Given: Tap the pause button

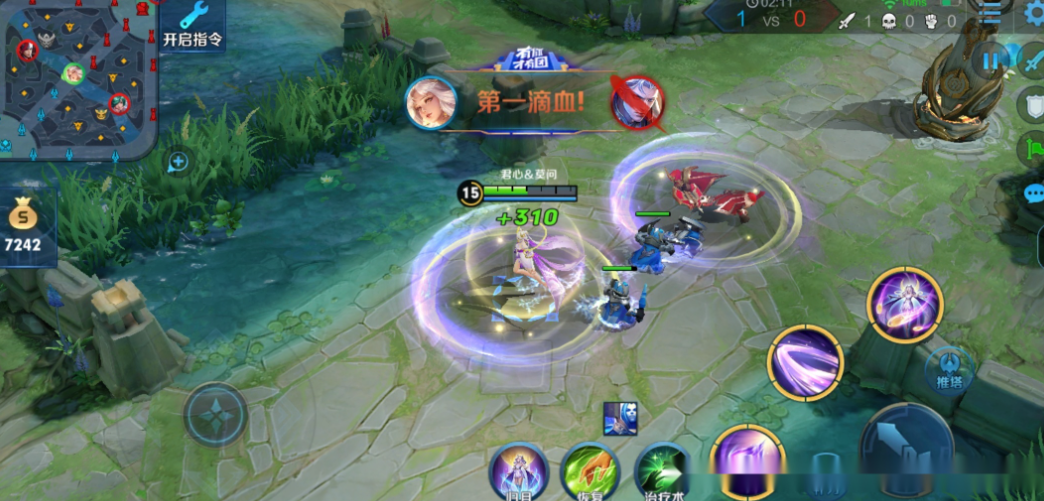Looking at the screenshot, I should (x=990, y=61).
